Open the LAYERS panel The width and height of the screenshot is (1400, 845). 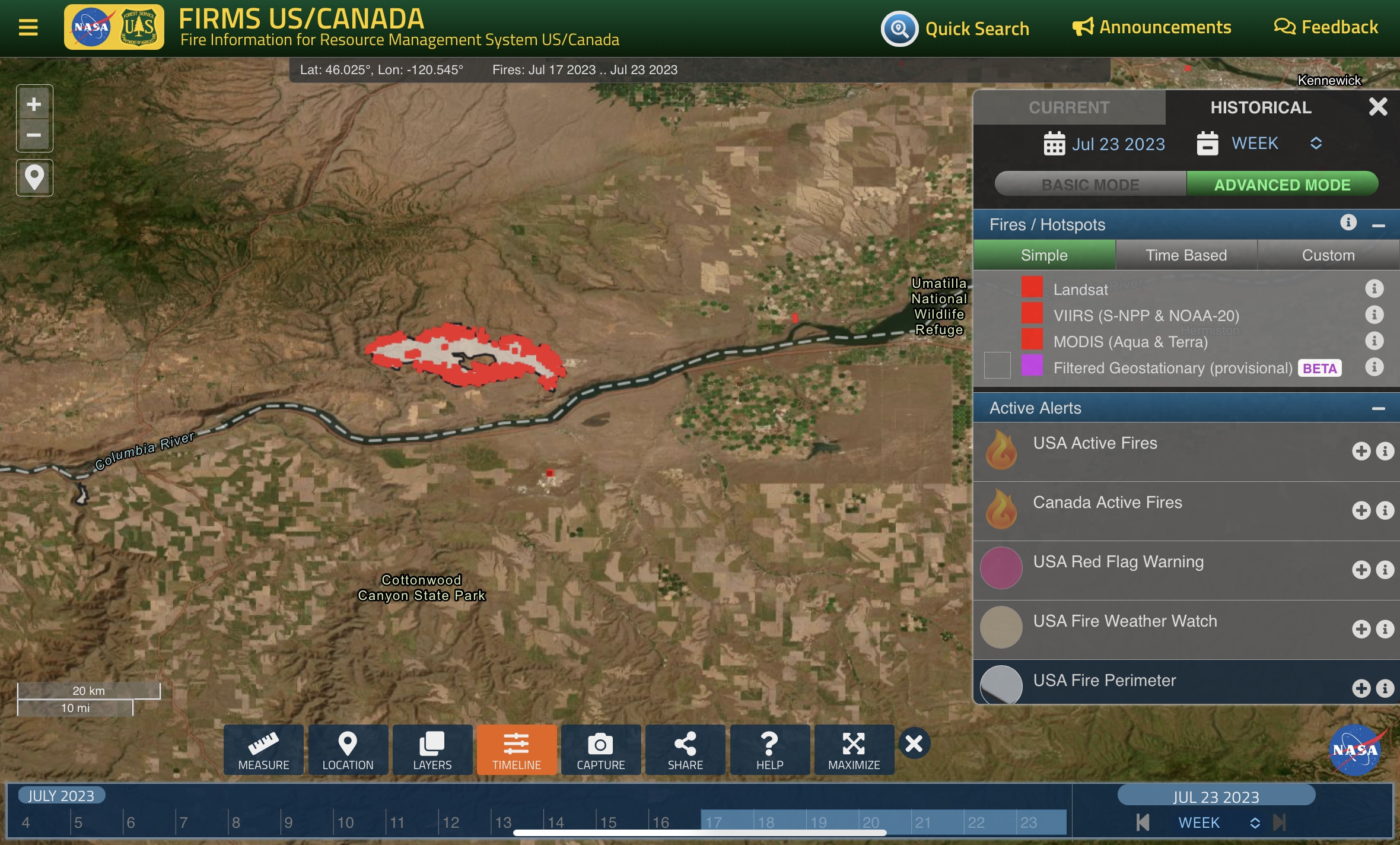click(x=432, y=749)
